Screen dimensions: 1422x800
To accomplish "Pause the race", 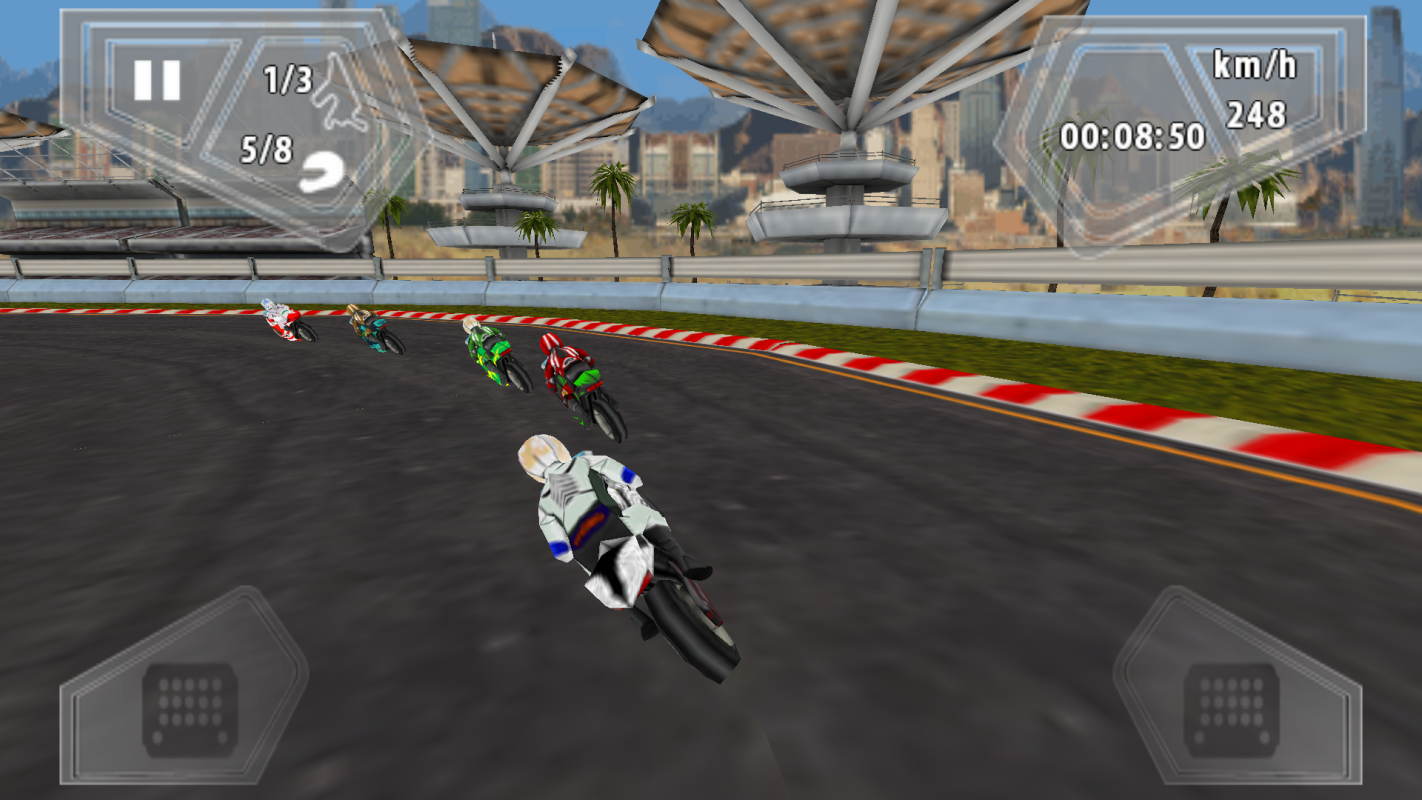I will click(x=157, y=80).
